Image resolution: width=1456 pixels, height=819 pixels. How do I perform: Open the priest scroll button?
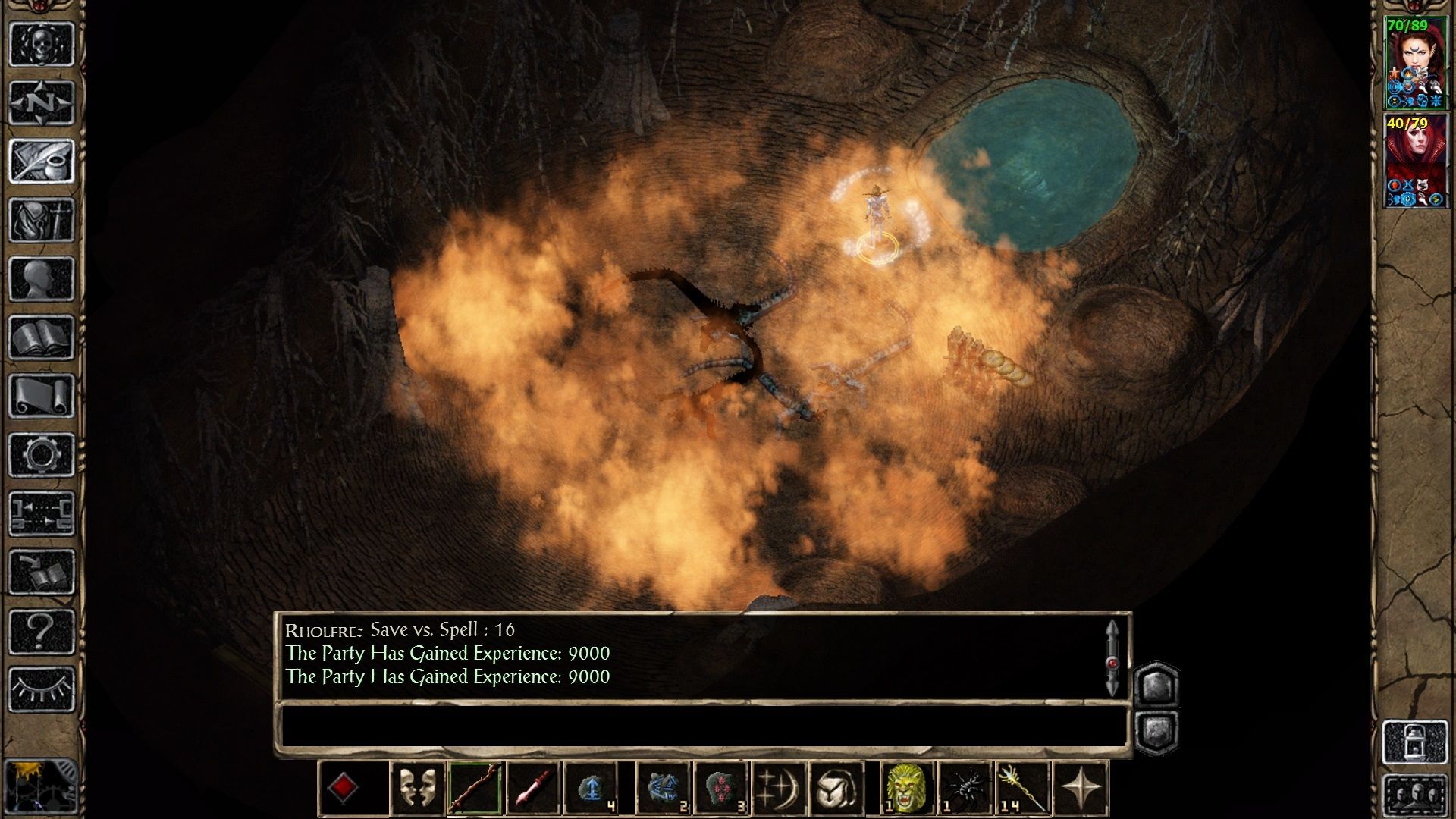[42, 397]
